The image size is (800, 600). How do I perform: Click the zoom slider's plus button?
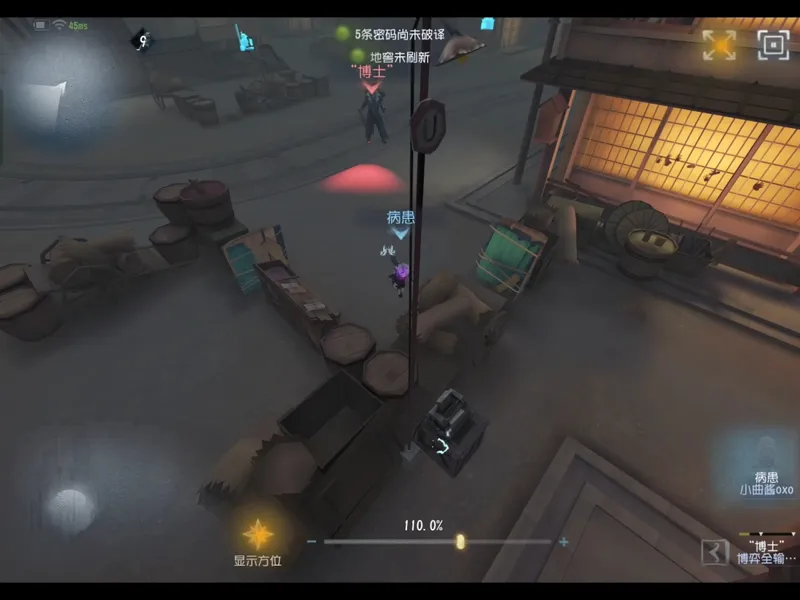(564, 542)
